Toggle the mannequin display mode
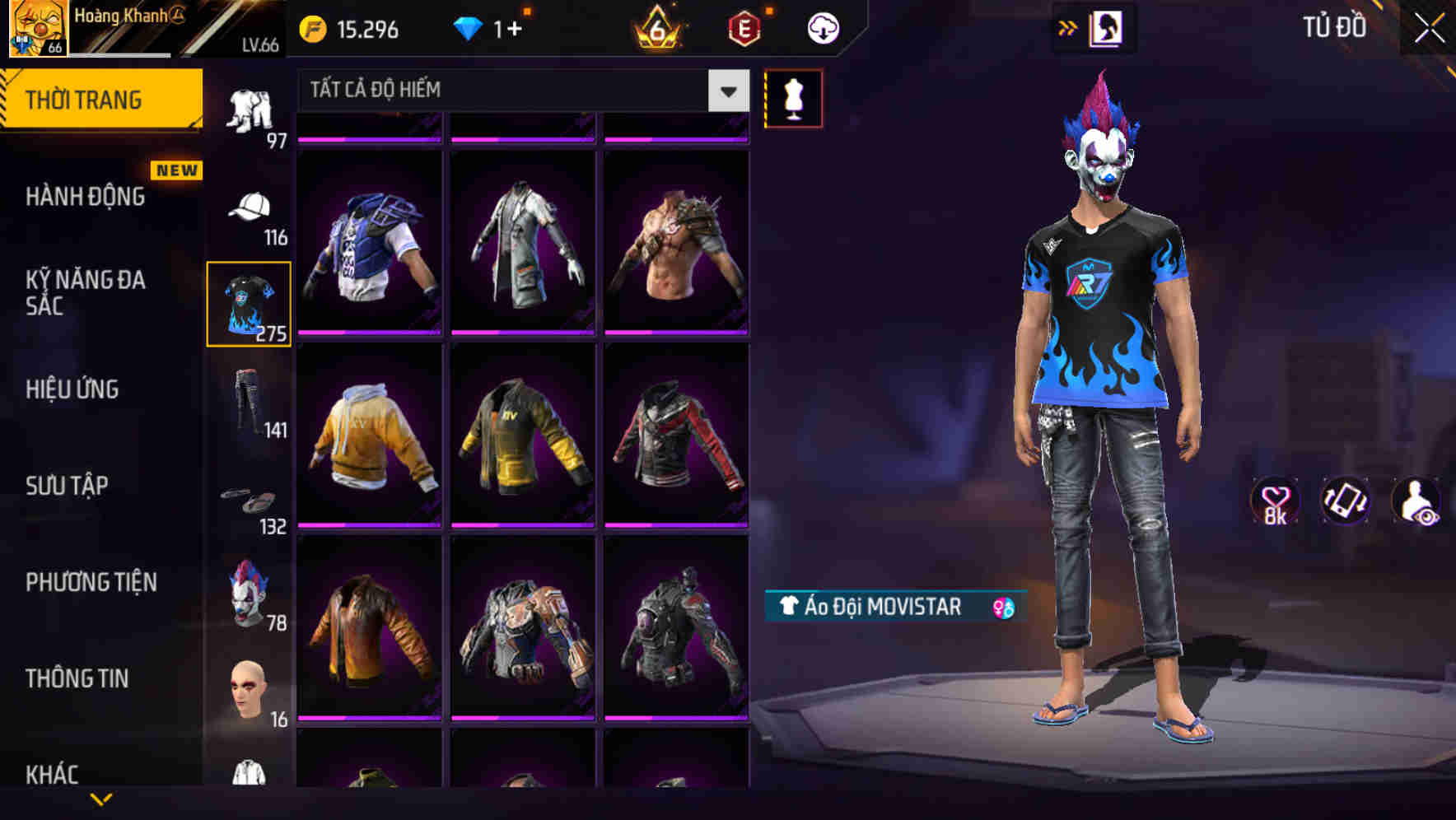Screen dimensions: 1456x820 click(793, 97)
